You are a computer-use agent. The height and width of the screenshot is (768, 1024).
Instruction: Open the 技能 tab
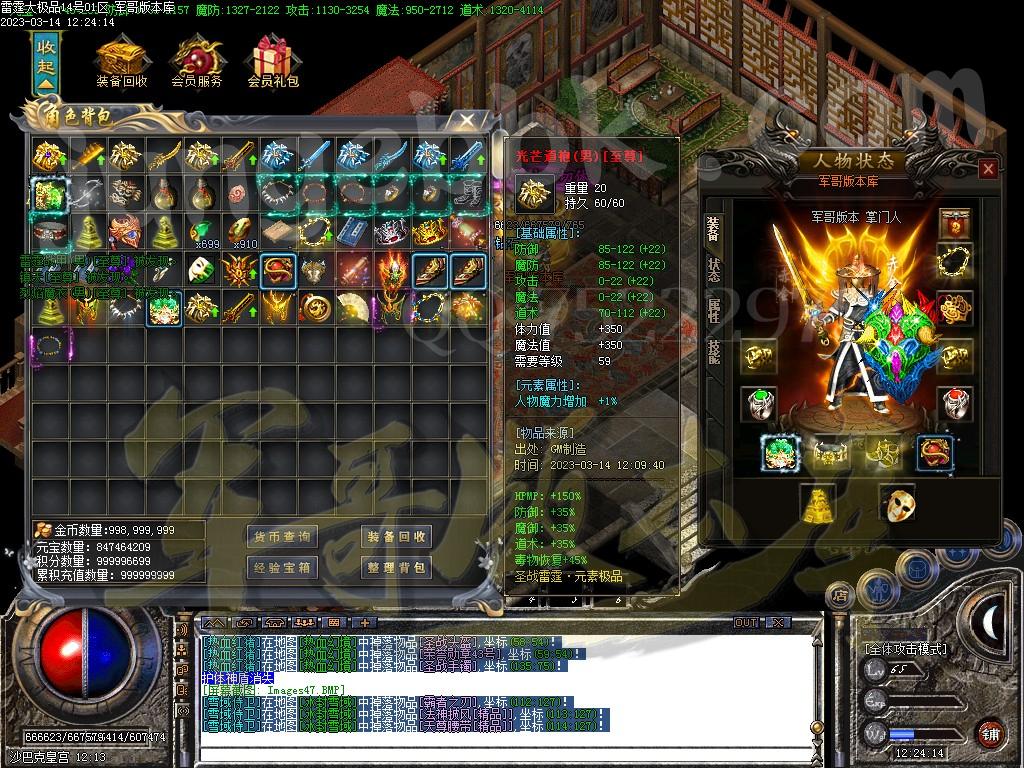click(714, 351)
